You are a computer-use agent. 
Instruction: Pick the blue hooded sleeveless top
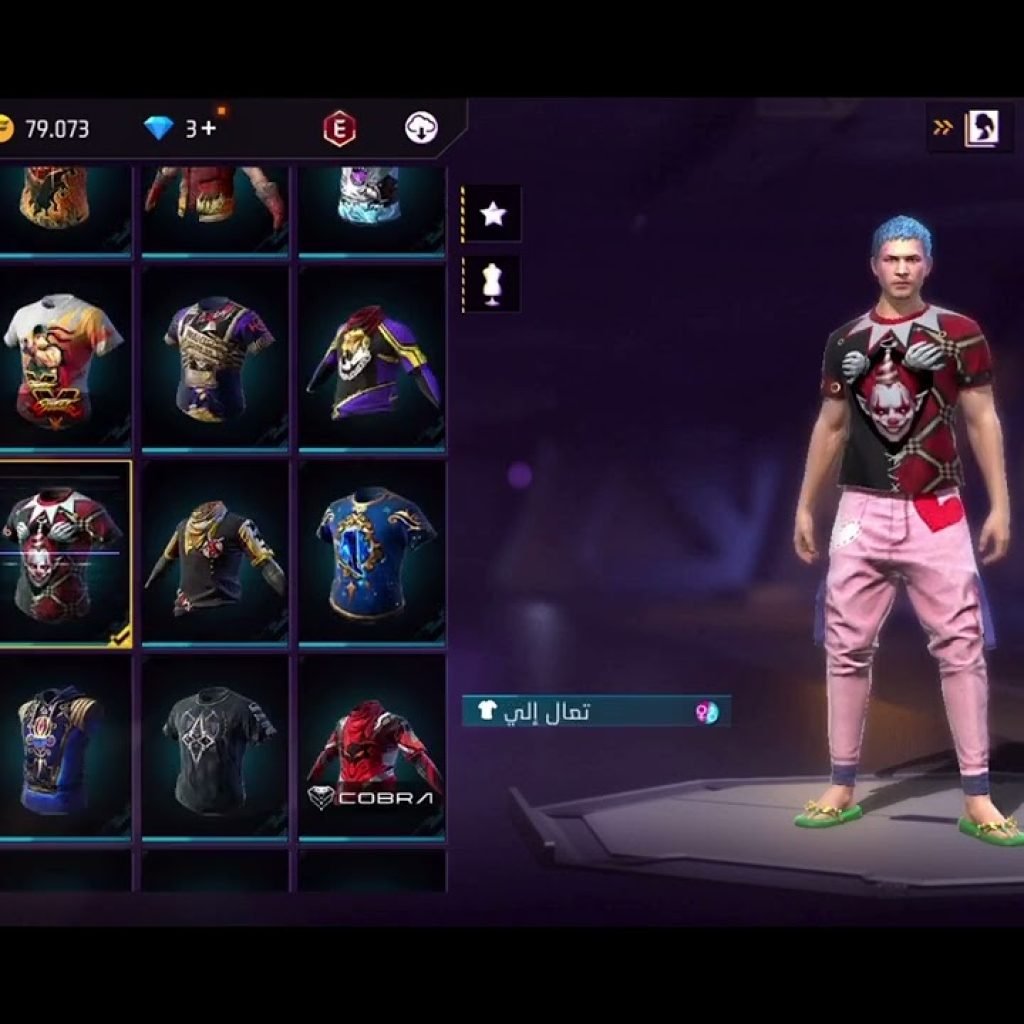click(62, 748)
